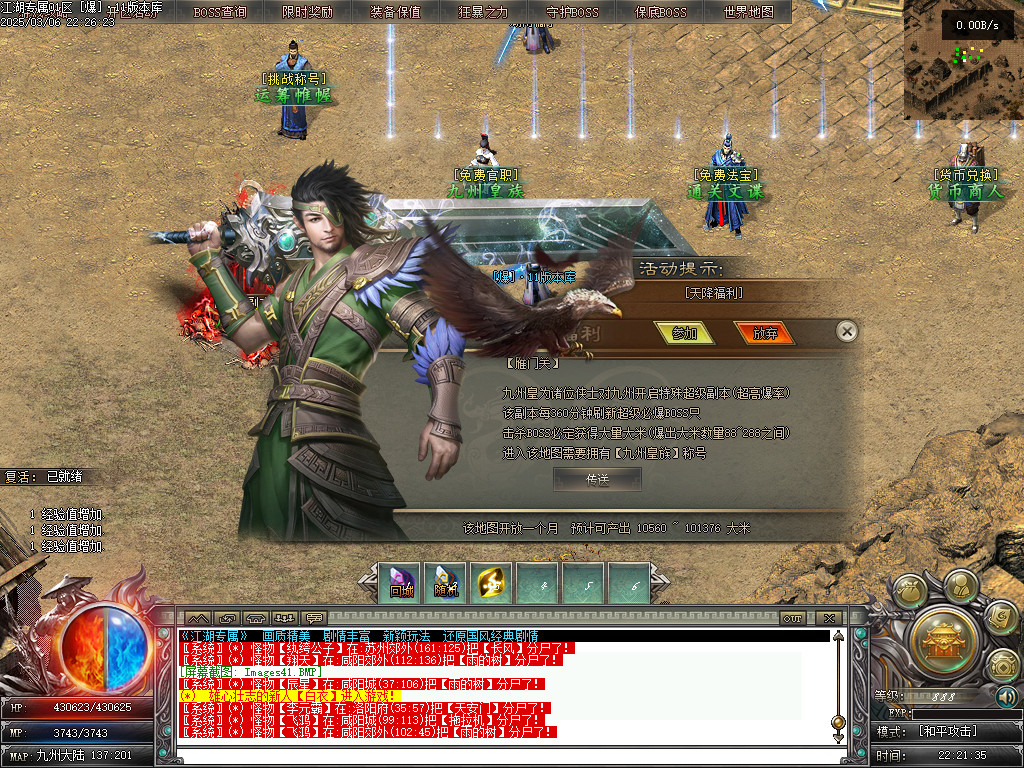The width and height of the screenshot is (1024, 768).
Task: Join the event with the 参加 button
Action: [x=684, y=333]
